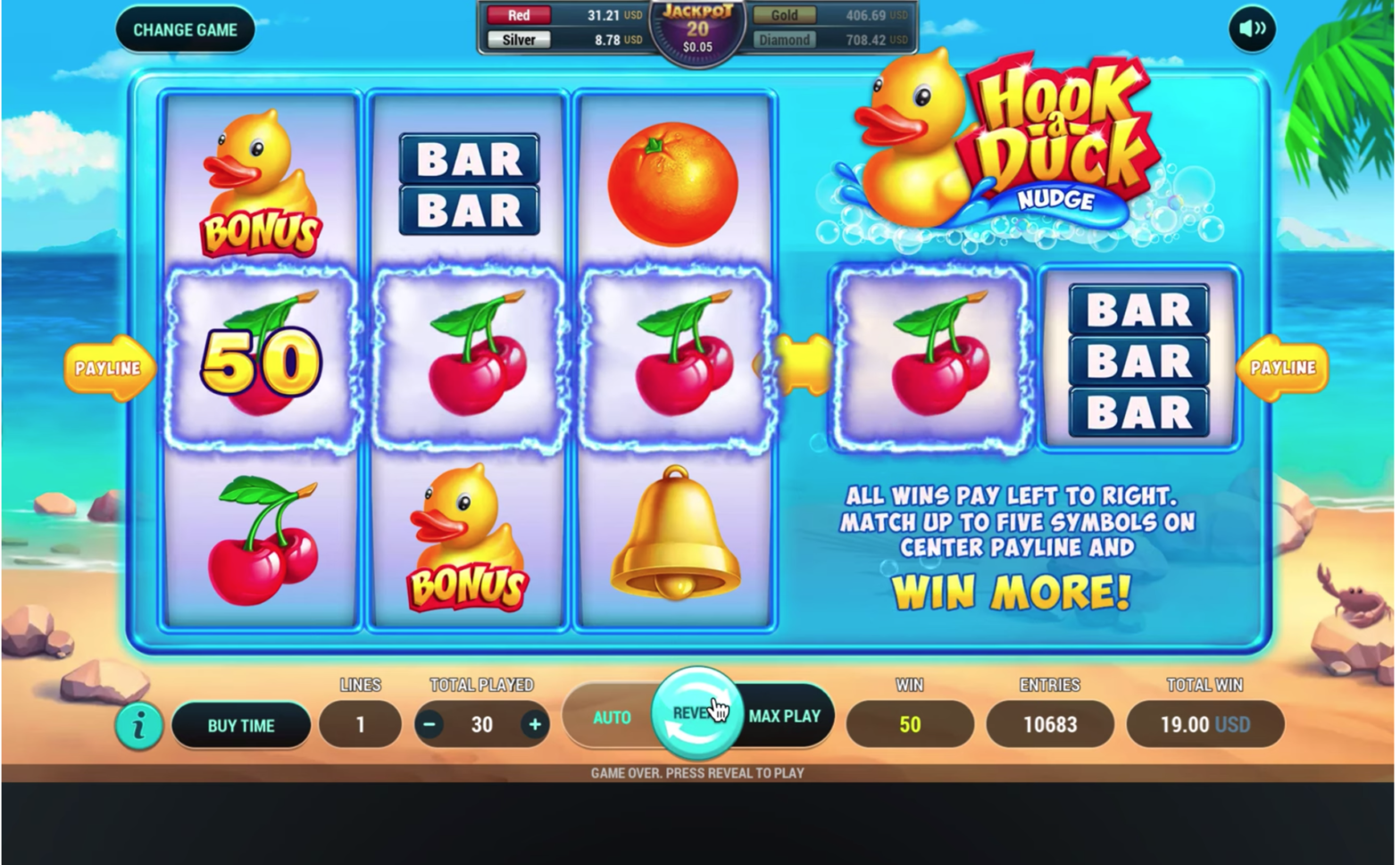Select the duck Bonus symbol on reel one
This screenshot has width=1400, height=865.
point(259,179)
